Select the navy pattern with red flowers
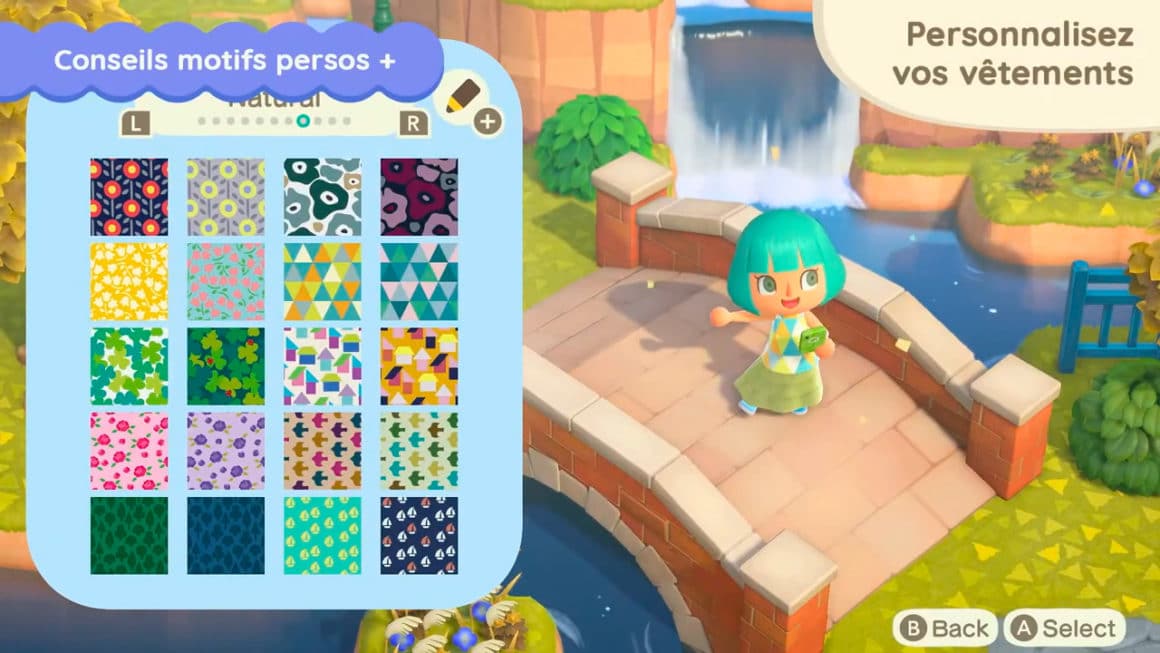The width and height of the screenshot is (1160, 653). (129, 197)
